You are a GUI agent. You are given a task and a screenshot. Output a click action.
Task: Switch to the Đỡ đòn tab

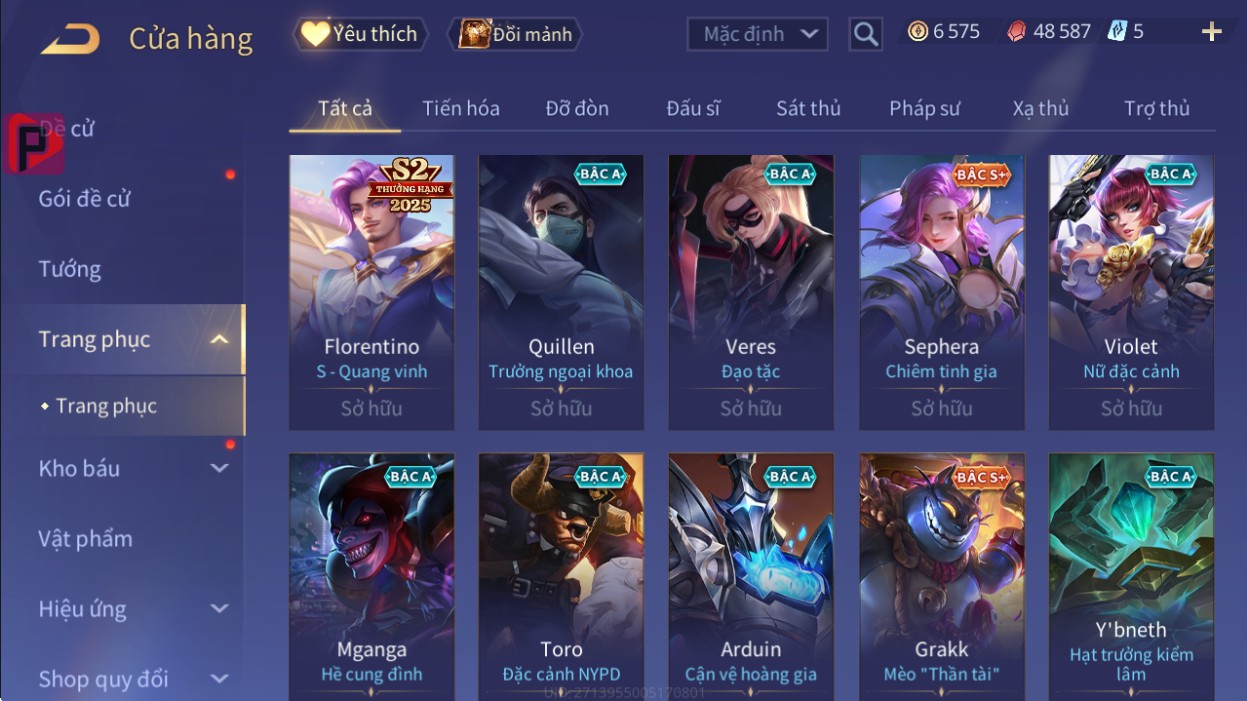577,108
